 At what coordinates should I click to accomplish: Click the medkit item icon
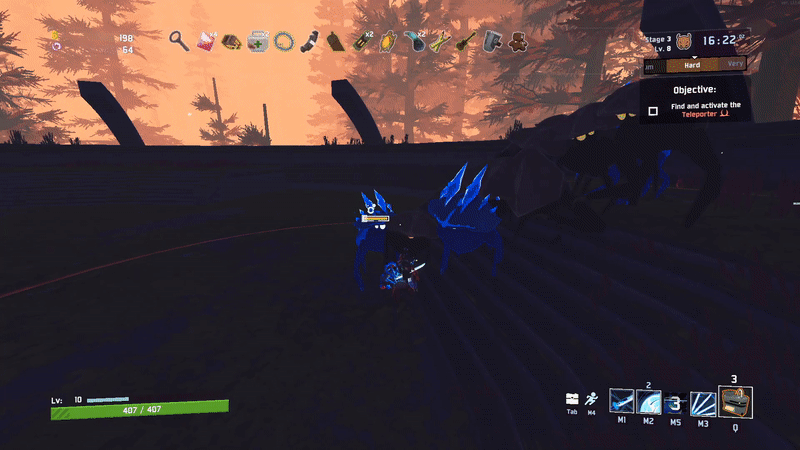pos(258,42)
